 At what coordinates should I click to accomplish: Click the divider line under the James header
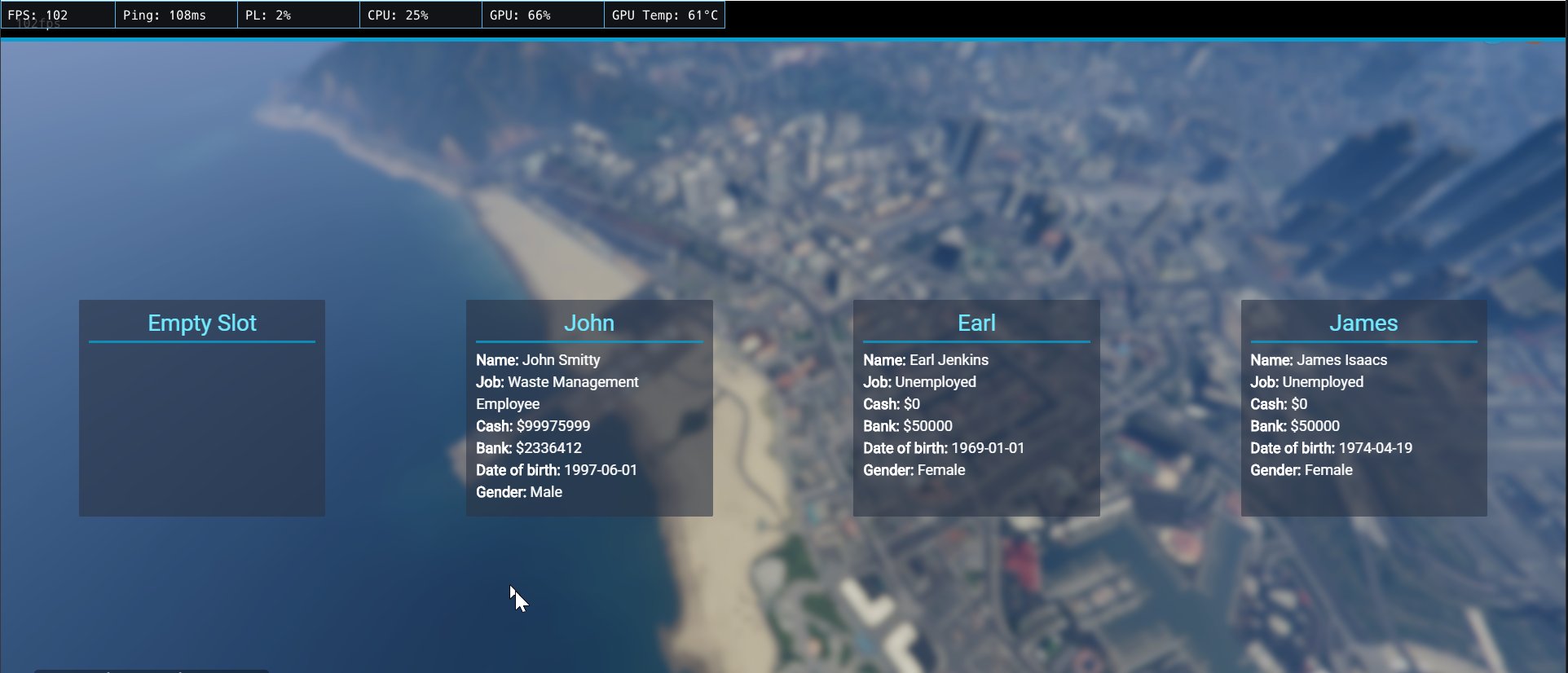1363,343
